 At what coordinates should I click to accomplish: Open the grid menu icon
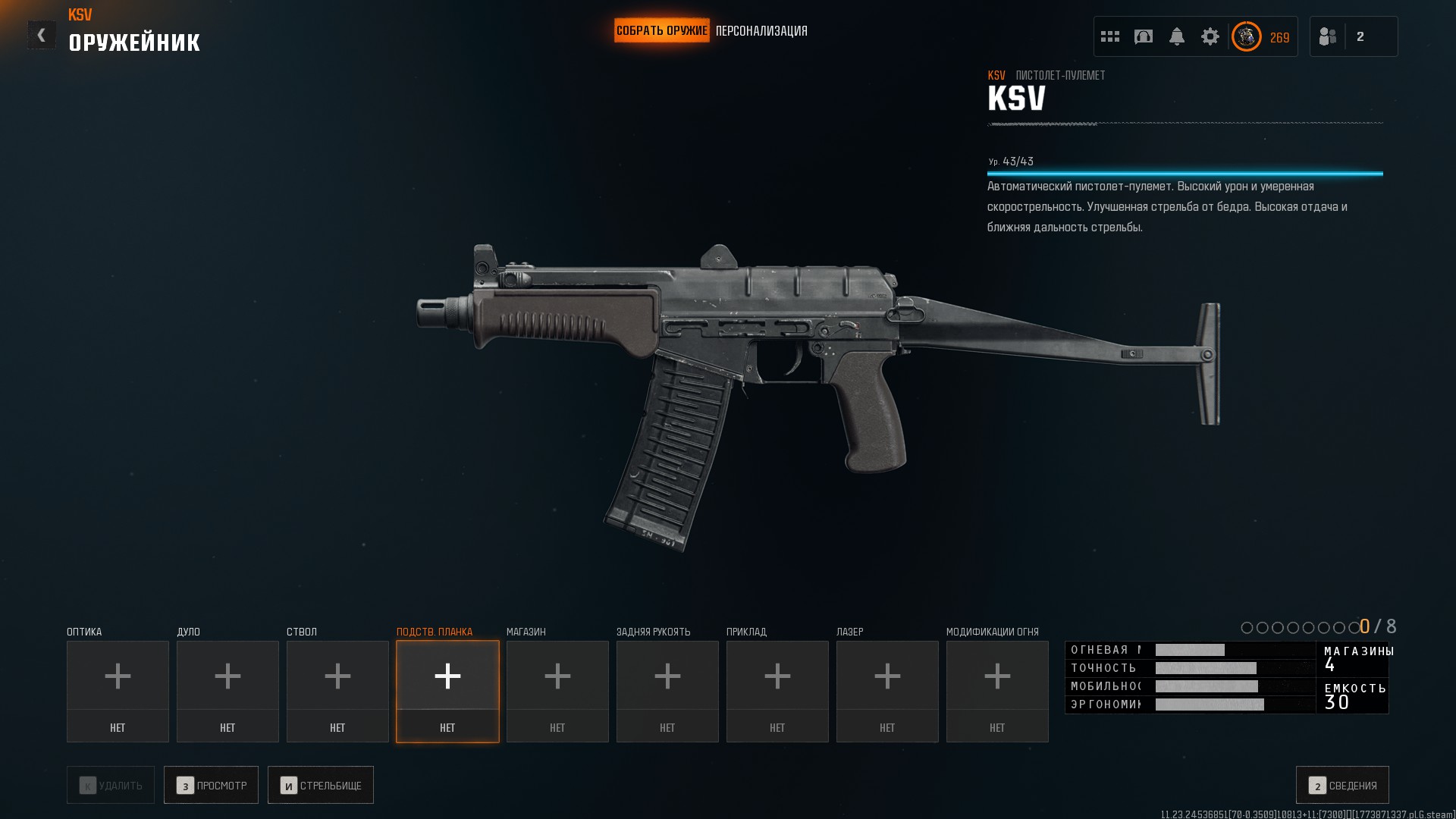tap(1110, 36)
